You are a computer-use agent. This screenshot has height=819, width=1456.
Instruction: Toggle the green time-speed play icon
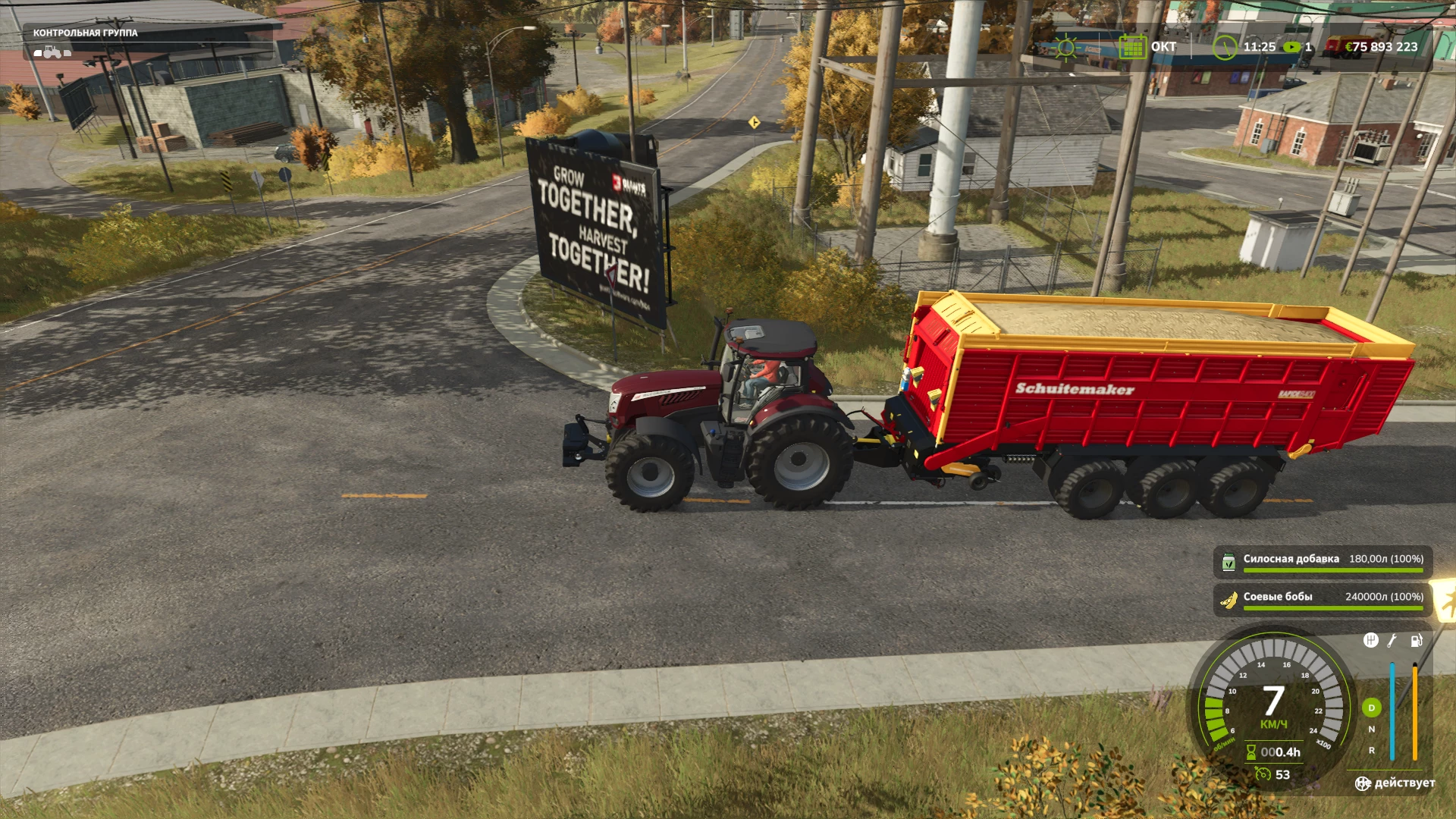click(1291, 47)
